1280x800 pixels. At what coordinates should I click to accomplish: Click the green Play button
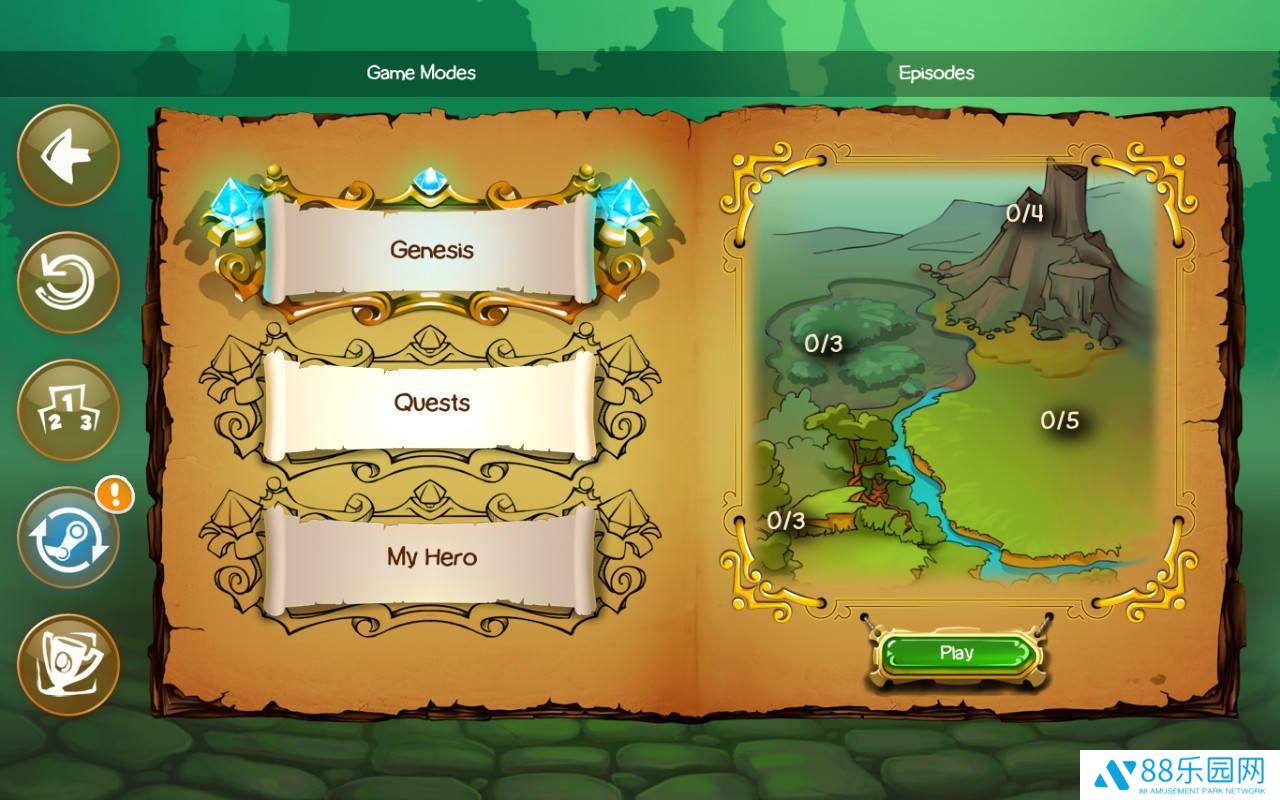[x=957, y=653]
